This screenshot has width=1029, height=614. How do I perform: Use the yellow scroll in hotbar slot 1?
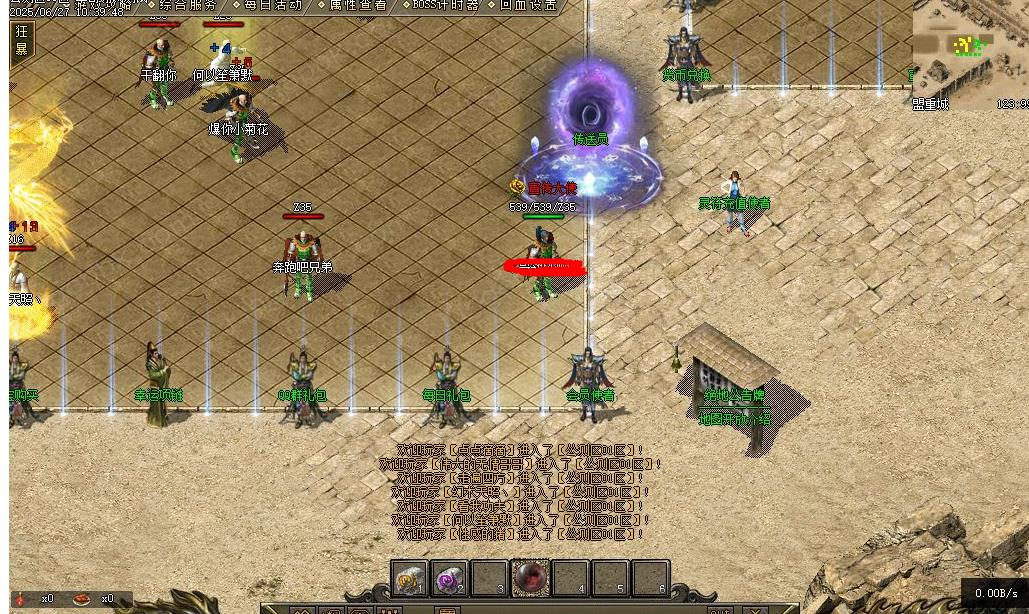(410, 579)
